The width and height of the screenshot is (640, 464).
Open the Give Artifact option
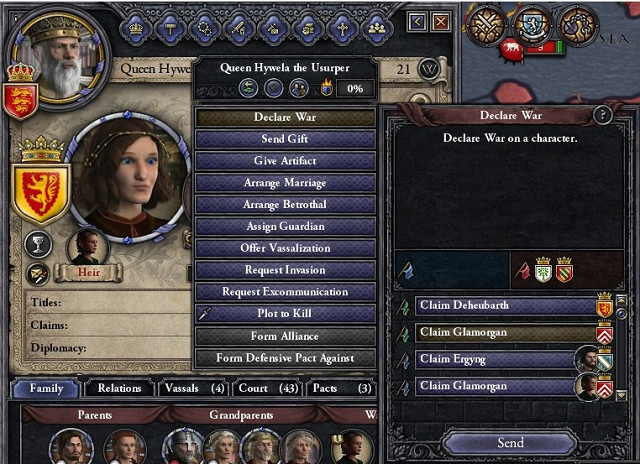pyautogui.click(x=285, y=161)
